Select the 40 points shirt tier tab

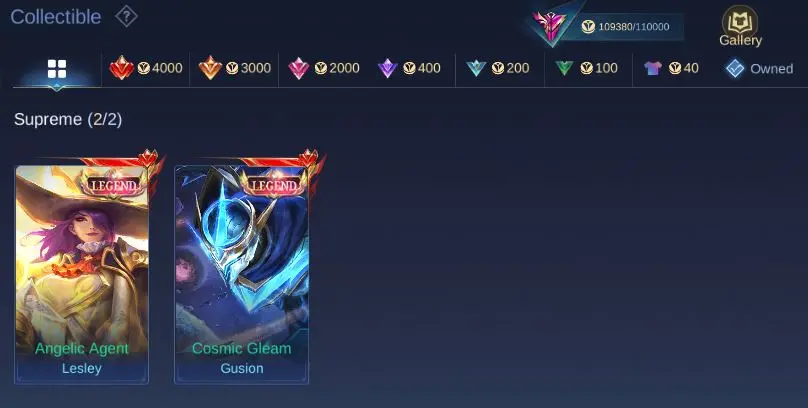click(x=671, y=68)
